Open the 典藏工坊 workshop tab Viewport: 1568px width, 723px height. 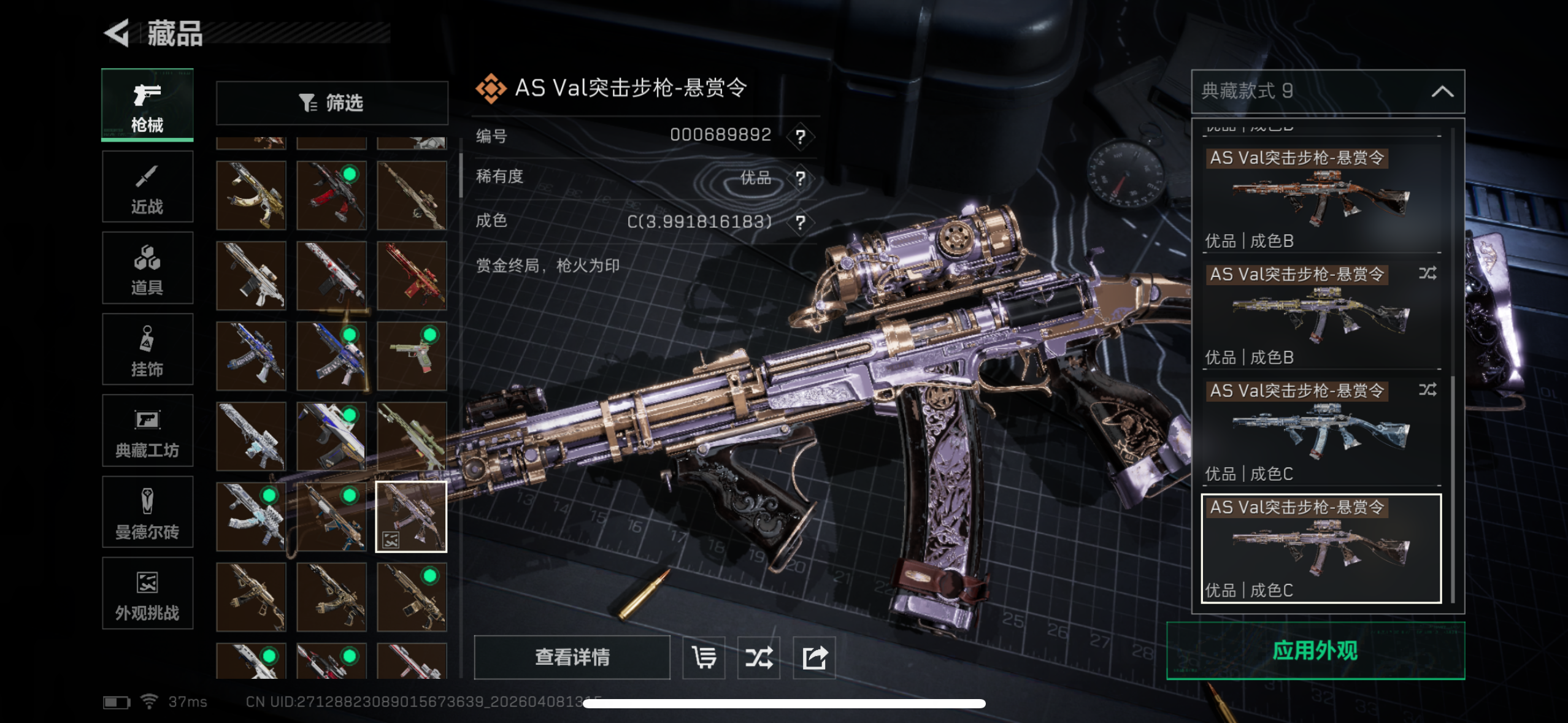pyautogui.click(x=147, y=431)
